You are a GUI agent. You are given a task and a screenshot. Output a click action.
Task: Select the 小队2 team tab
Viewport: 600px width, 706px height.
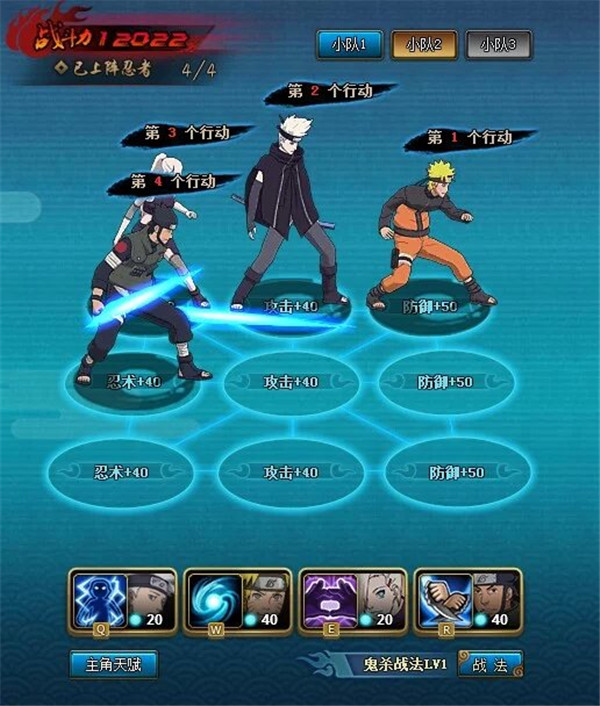(425, 45)
